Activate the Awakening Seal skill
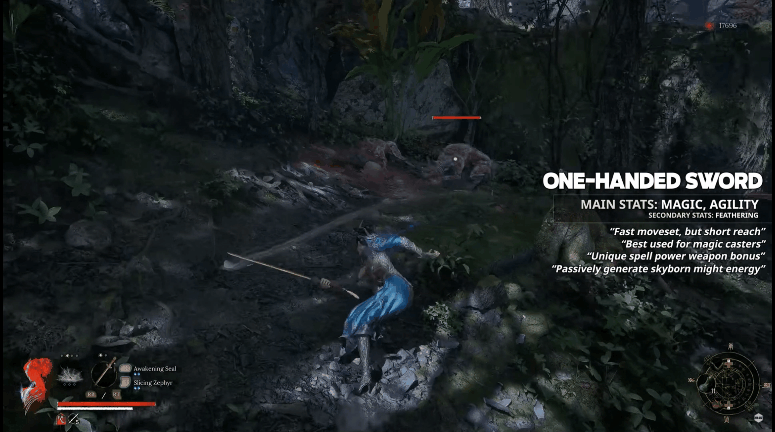775x432 pixels. tap(125, 368)
